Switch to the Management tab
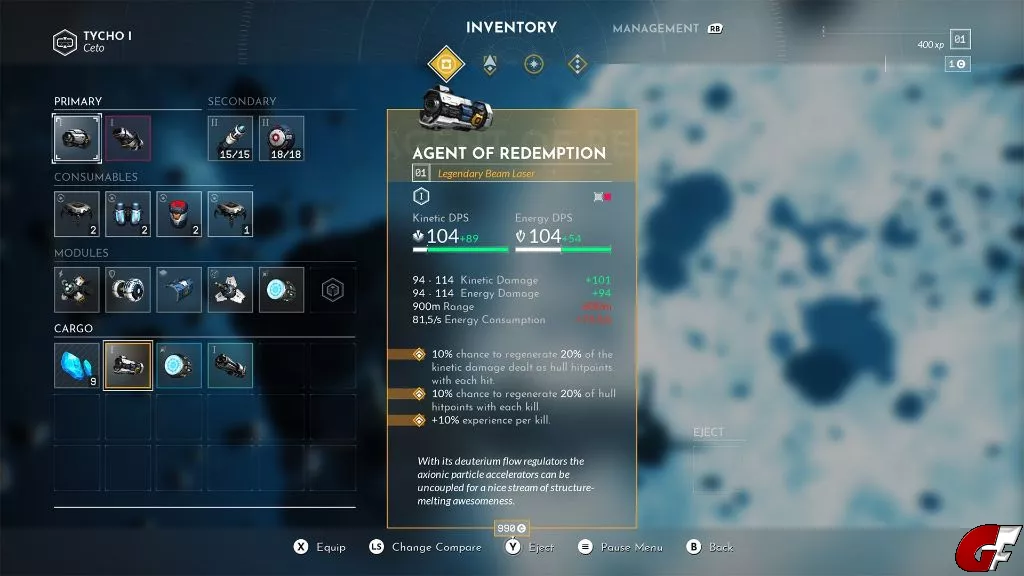Viewport: 1024px width, 576px height. pos(655,29)
